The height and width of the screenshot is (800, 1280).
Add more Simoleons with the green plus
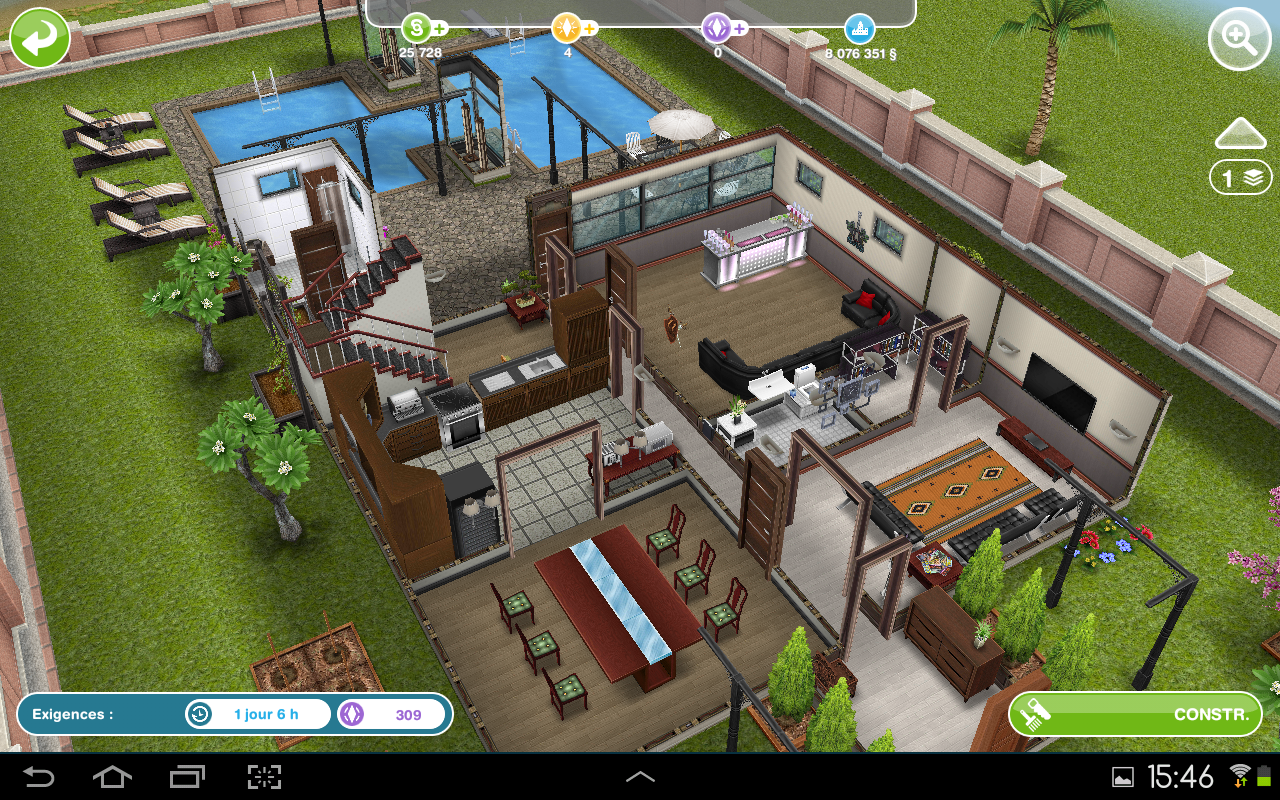439,28
